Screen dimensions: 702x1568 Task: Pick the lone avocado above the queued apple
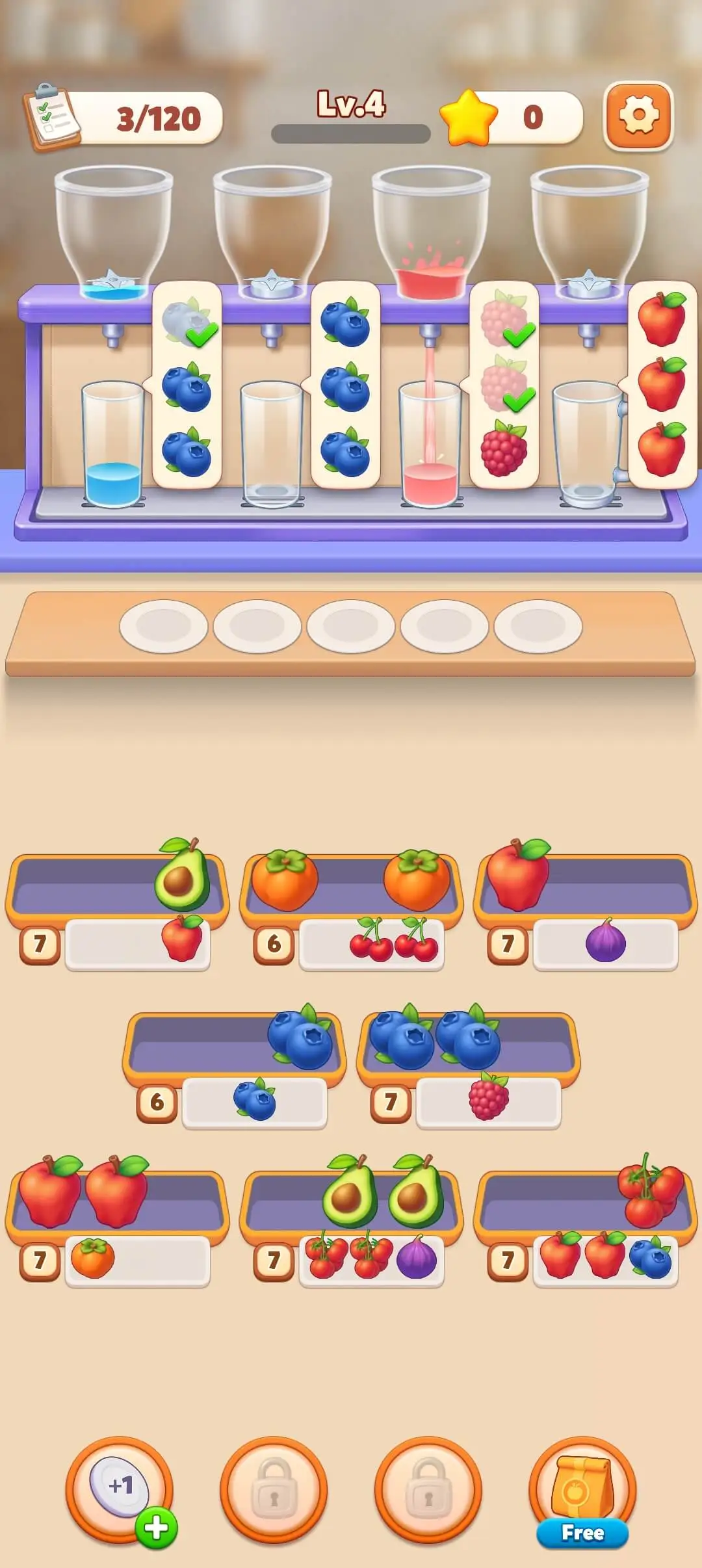click(182, 875)
